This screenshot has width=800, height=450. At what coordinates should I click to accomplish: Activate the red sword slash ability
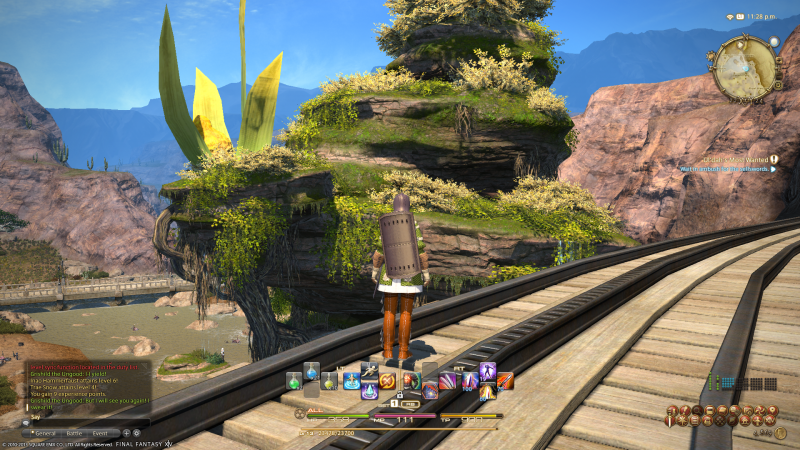coord(505,381)
